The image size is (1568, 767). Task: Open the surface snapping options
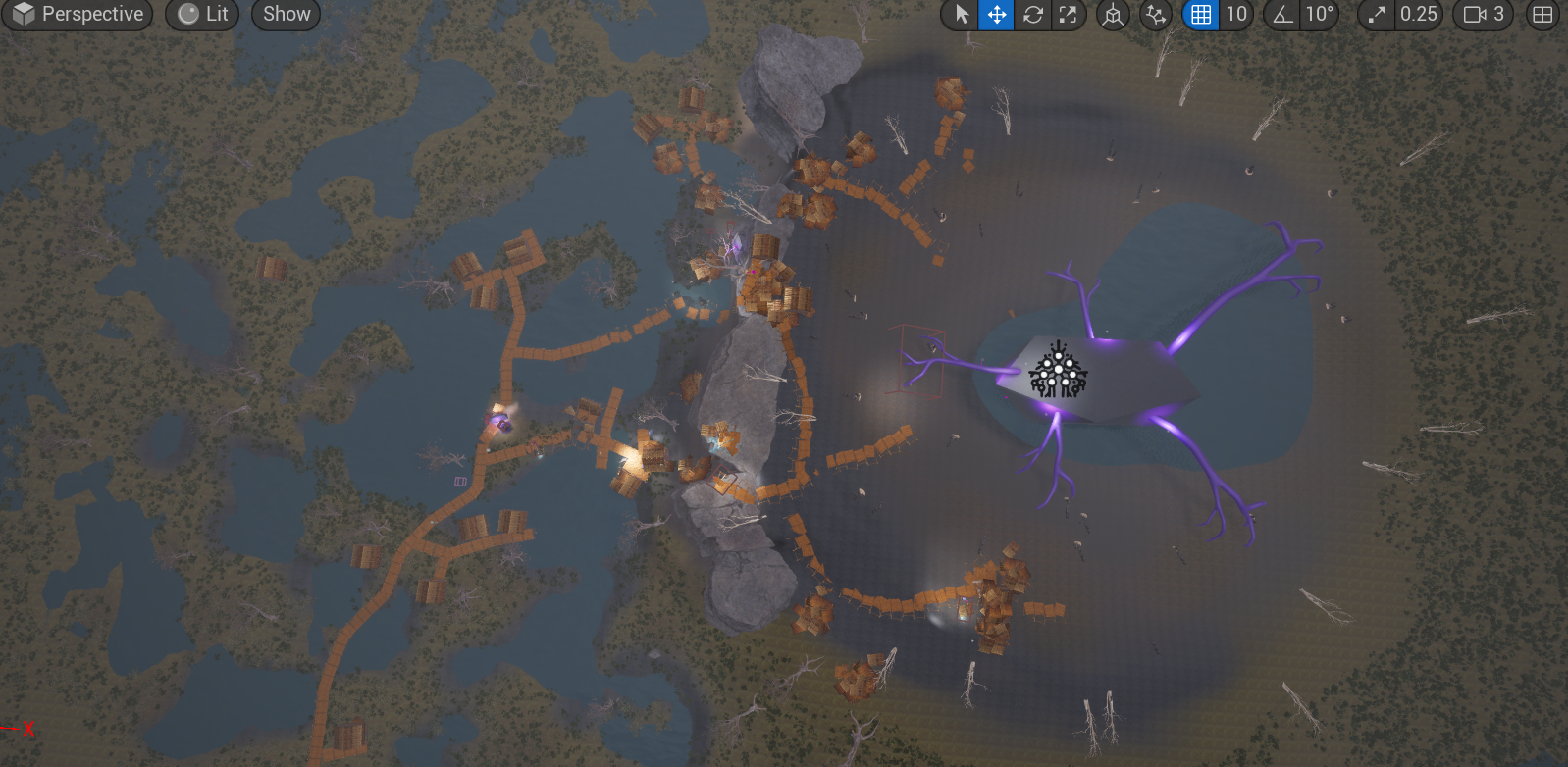[1156, 15]
